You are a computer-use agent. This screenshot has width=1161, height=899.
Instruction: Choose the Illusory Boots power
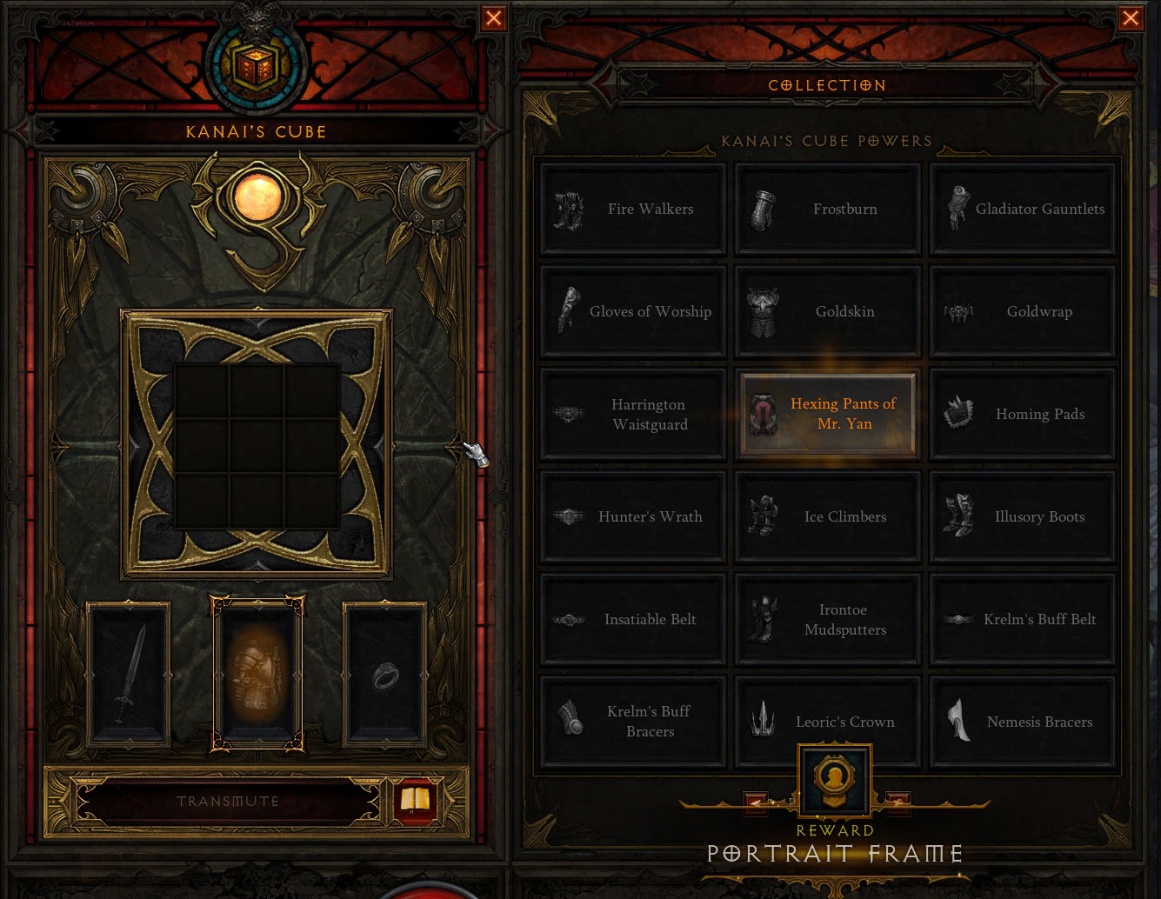tap(1022, 517)
